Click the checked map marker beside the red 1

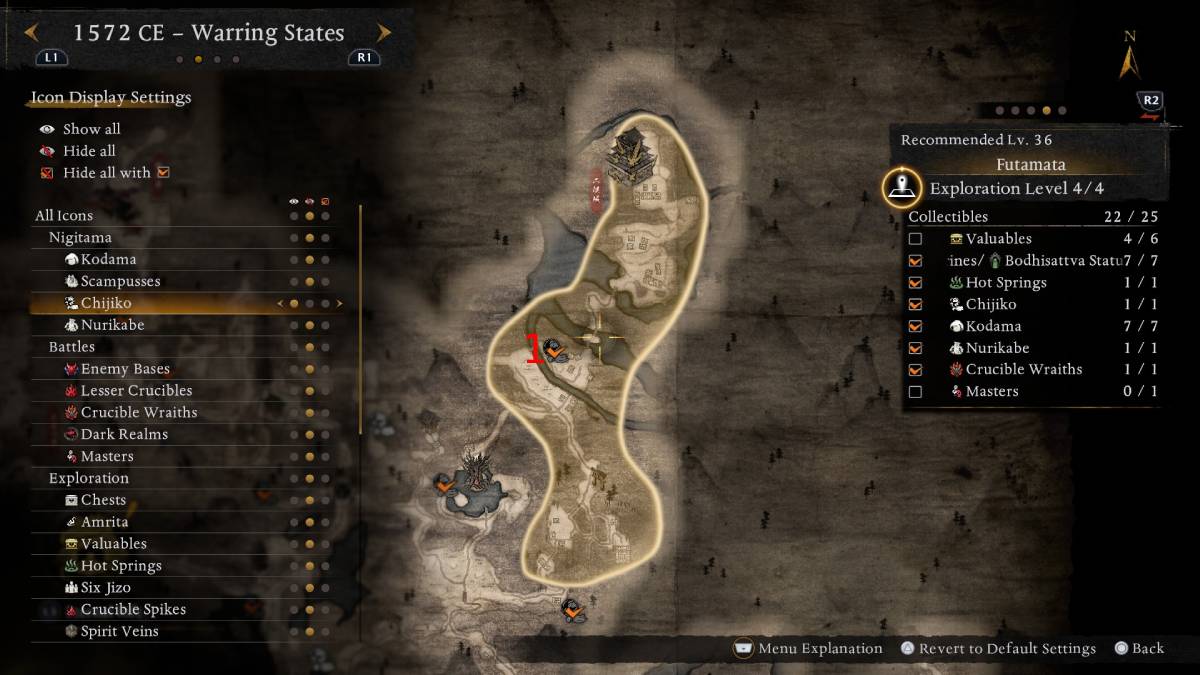pyautogui.click(x=553, y=349)
